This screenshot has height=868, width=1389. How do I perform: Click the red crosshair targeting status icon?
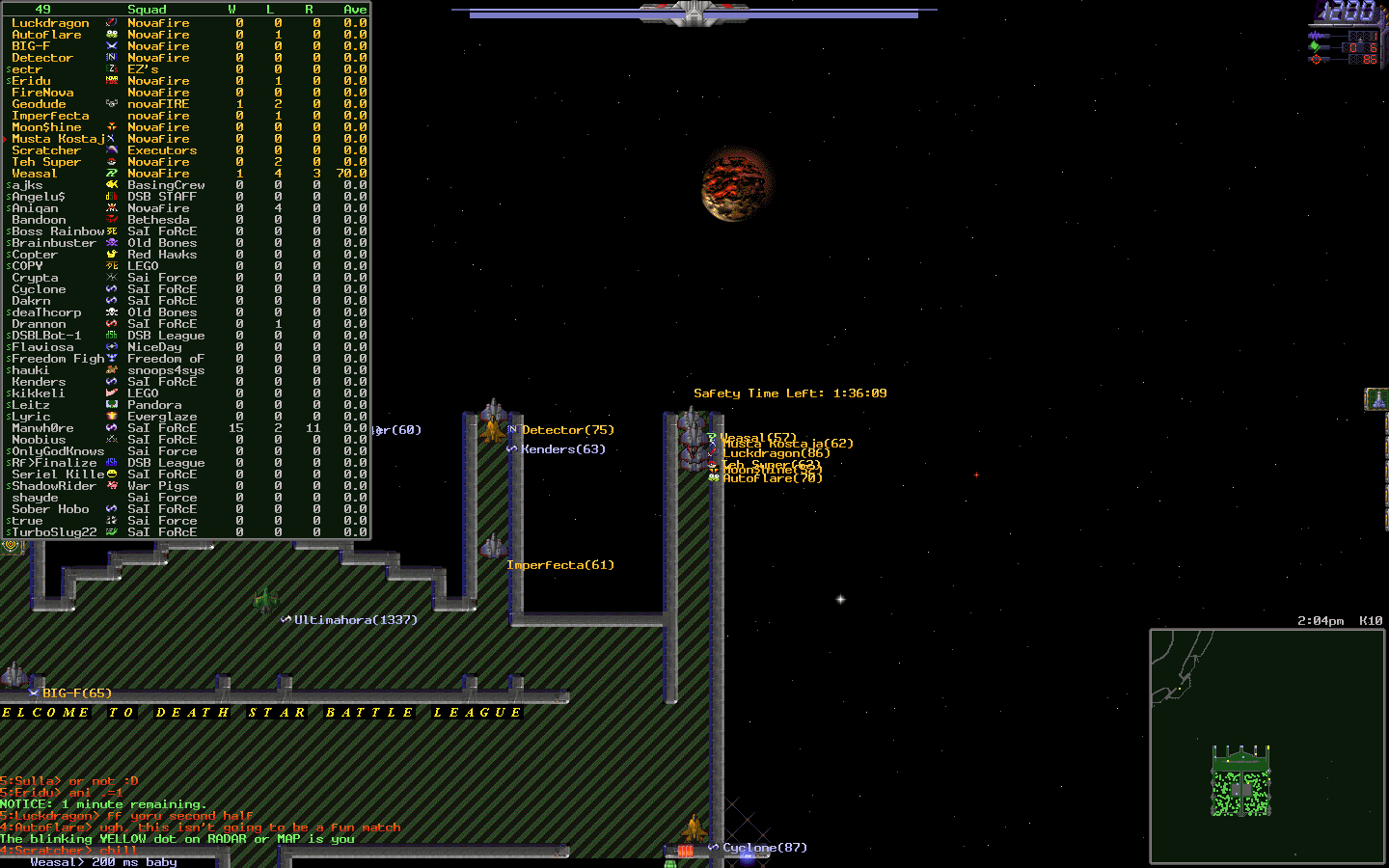tap(1316, 59)
